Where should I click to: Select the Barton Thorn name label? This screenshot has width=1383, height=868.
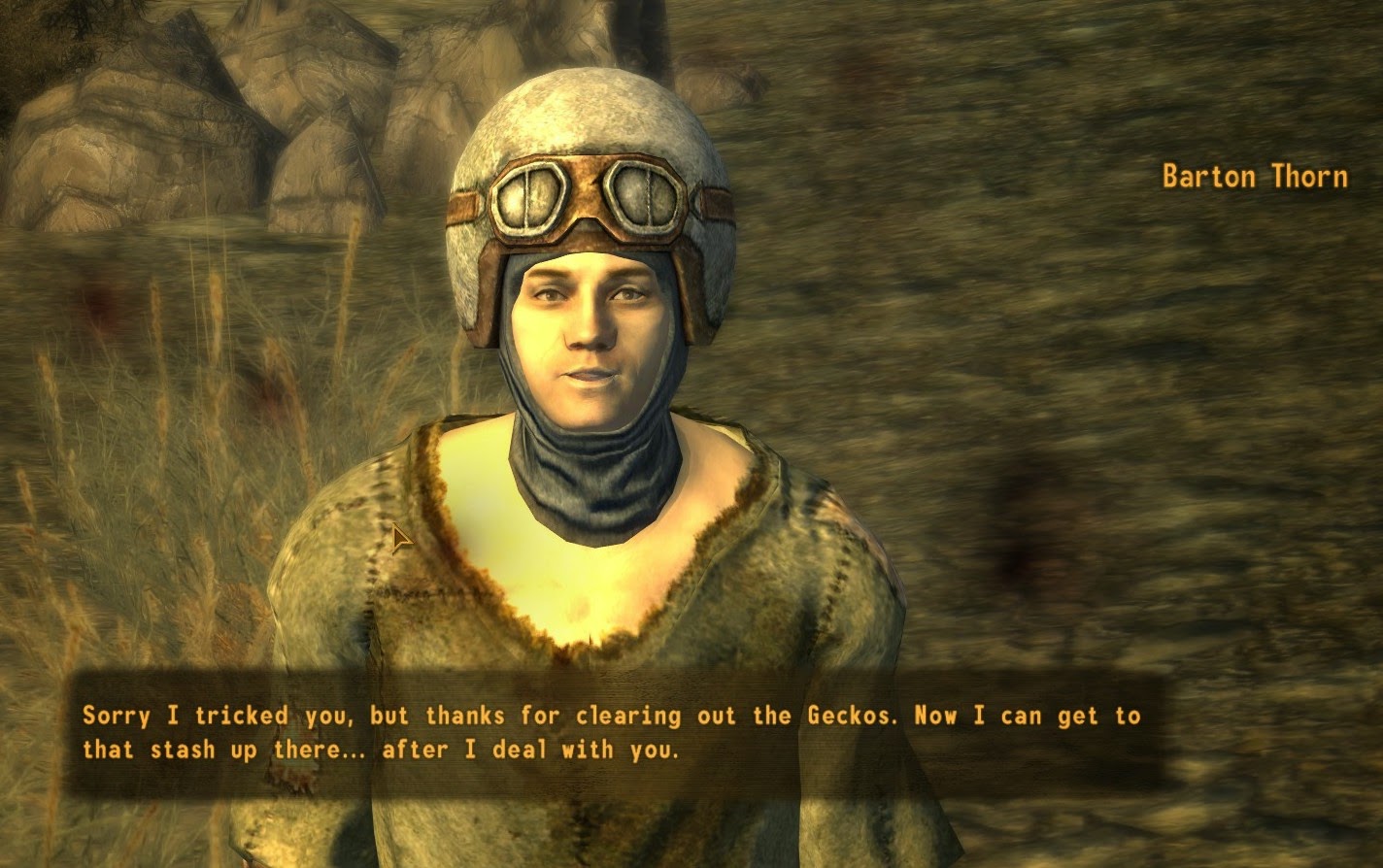coord(1254,177)
